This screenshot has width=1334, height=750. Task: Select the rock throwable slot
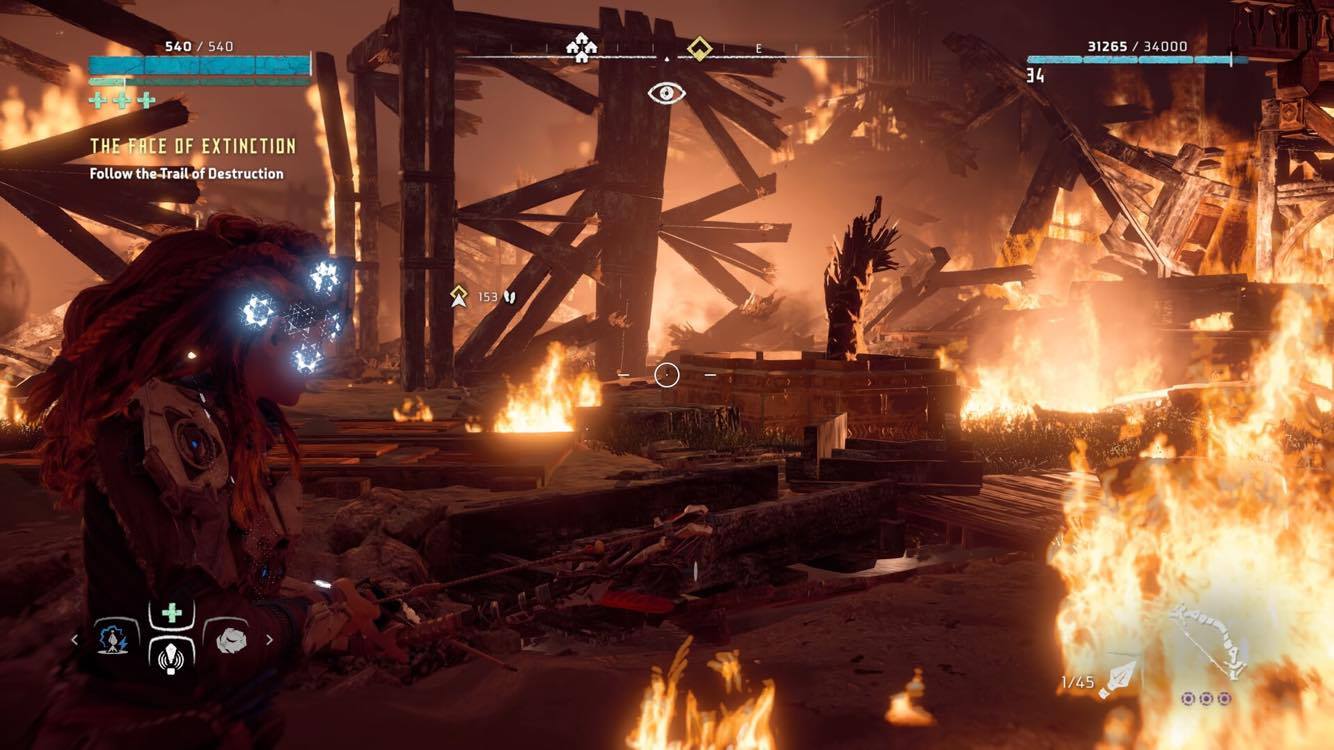point(225,637)
